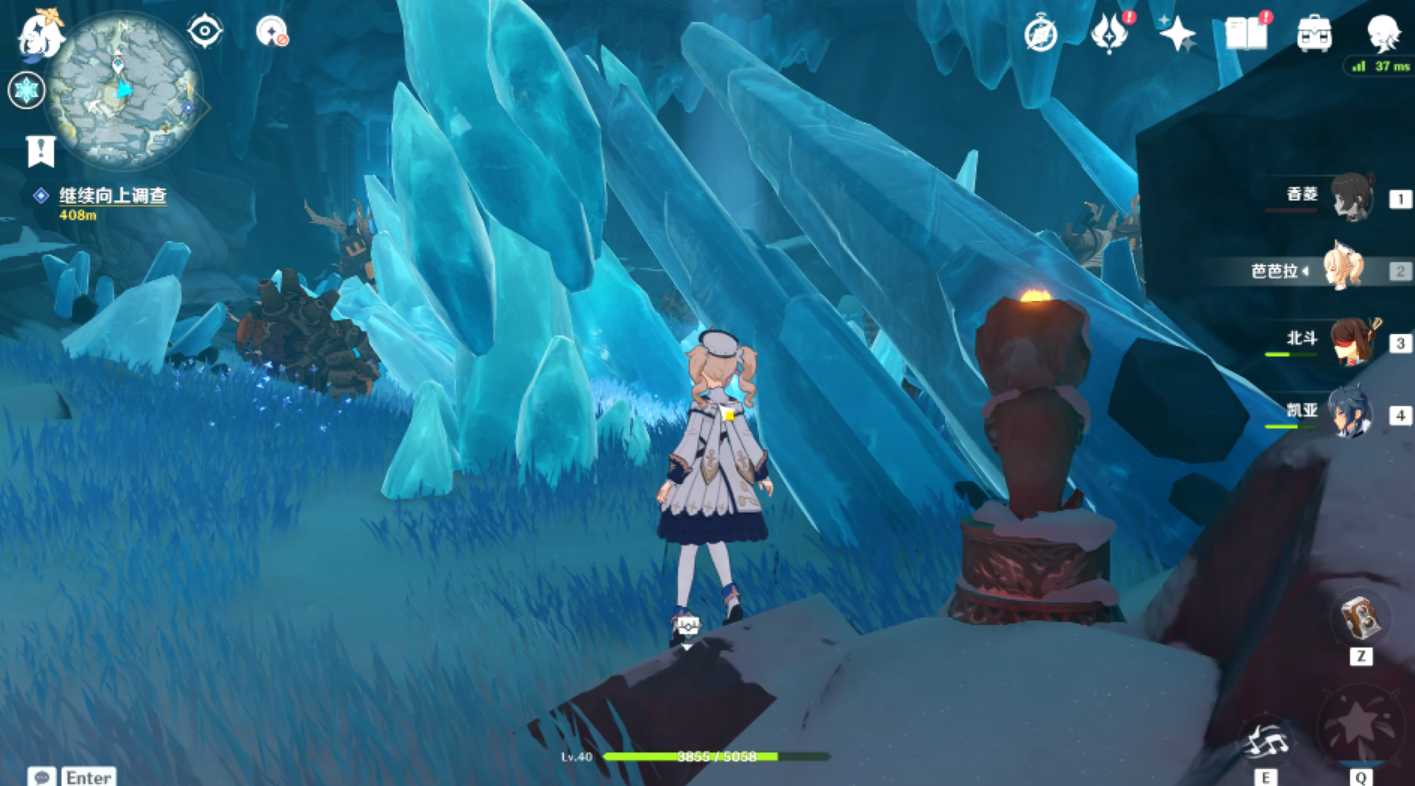1415x786 pixels.
Task: Click the quest exclamation banner icon
Action: [x=39, y=150]
